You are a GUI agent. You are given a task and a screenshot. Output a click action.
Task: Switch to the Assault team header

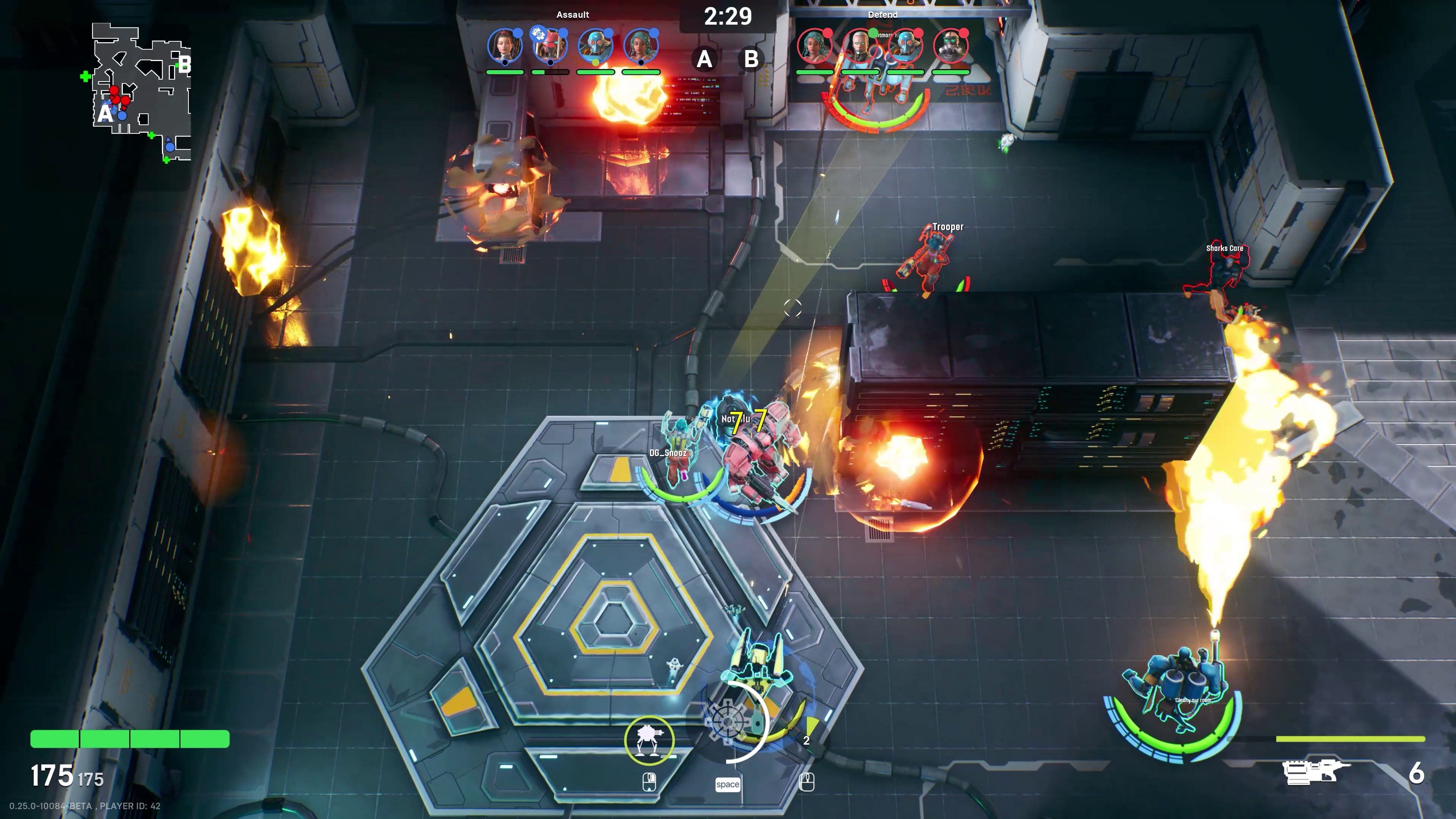(573, 15)
